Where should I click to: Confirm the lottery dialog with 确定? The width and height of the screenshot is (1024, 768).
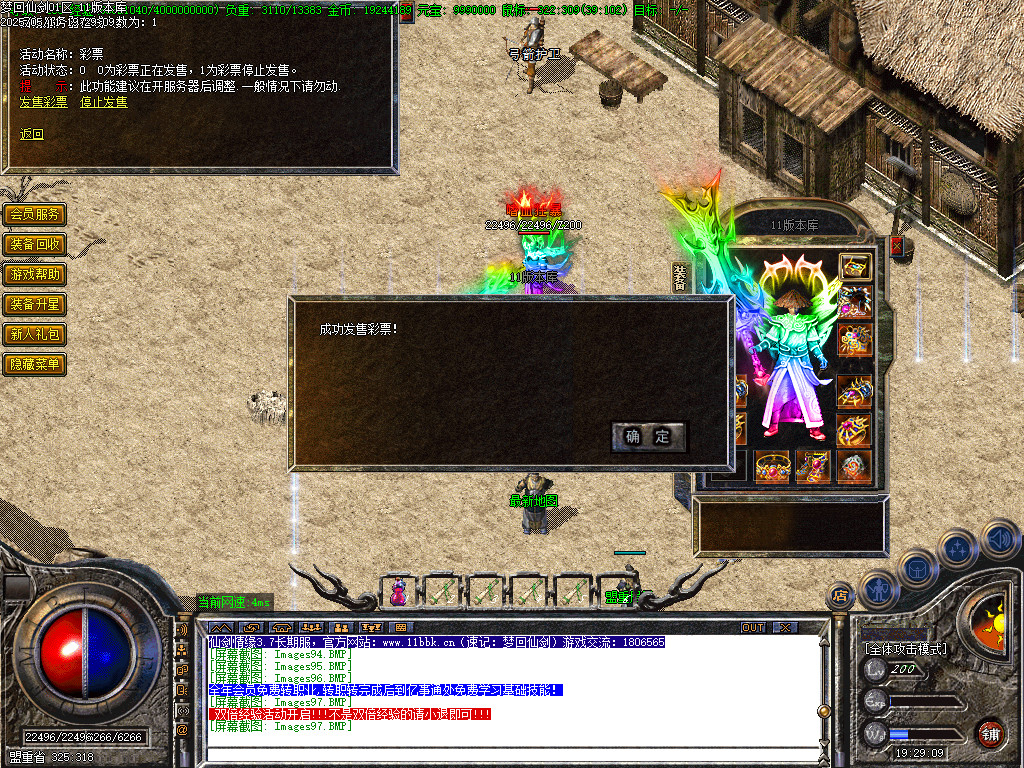click(648, 437)
